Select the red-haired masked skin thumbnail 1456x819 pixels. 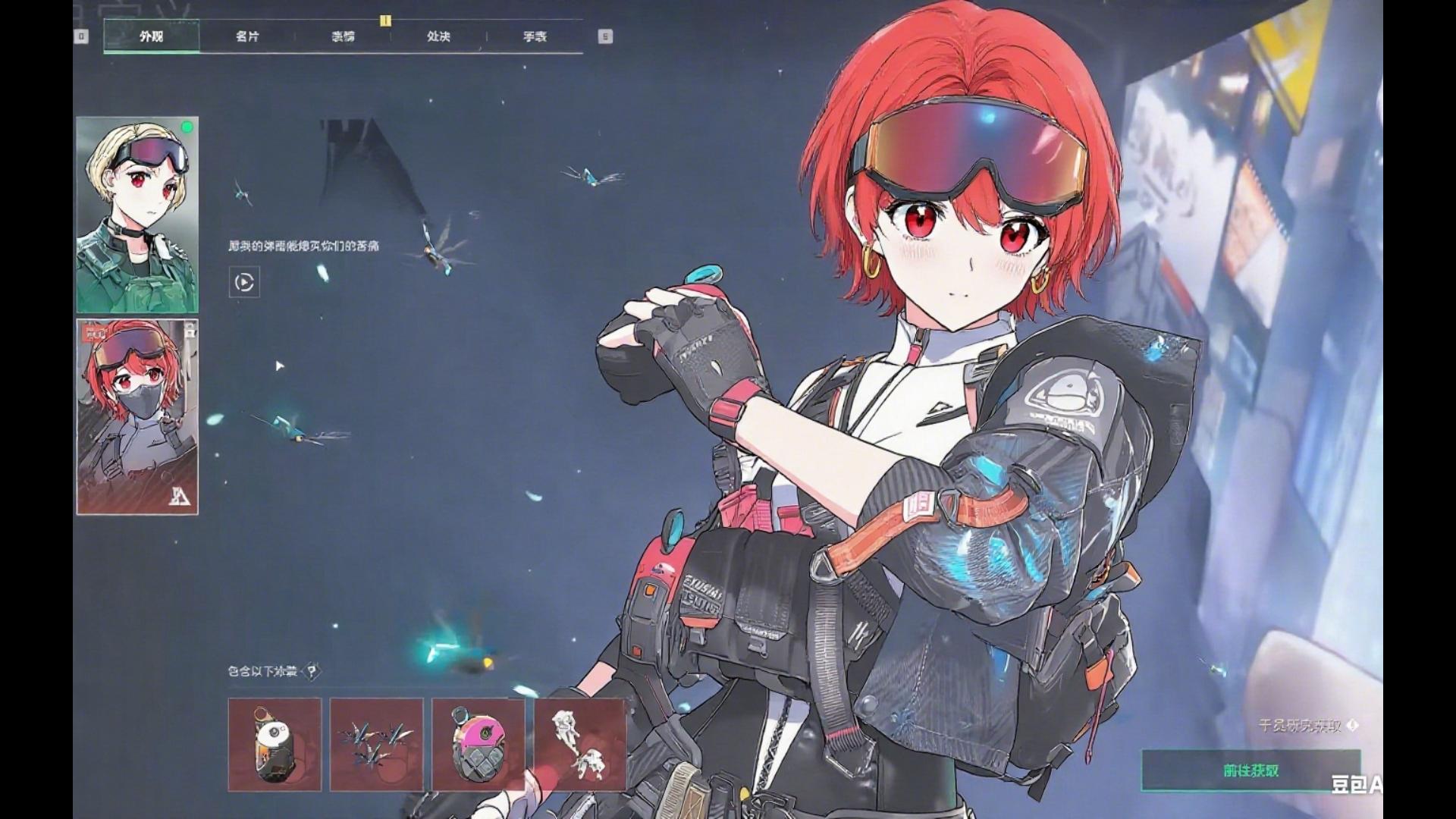click(x=137, y=416)
